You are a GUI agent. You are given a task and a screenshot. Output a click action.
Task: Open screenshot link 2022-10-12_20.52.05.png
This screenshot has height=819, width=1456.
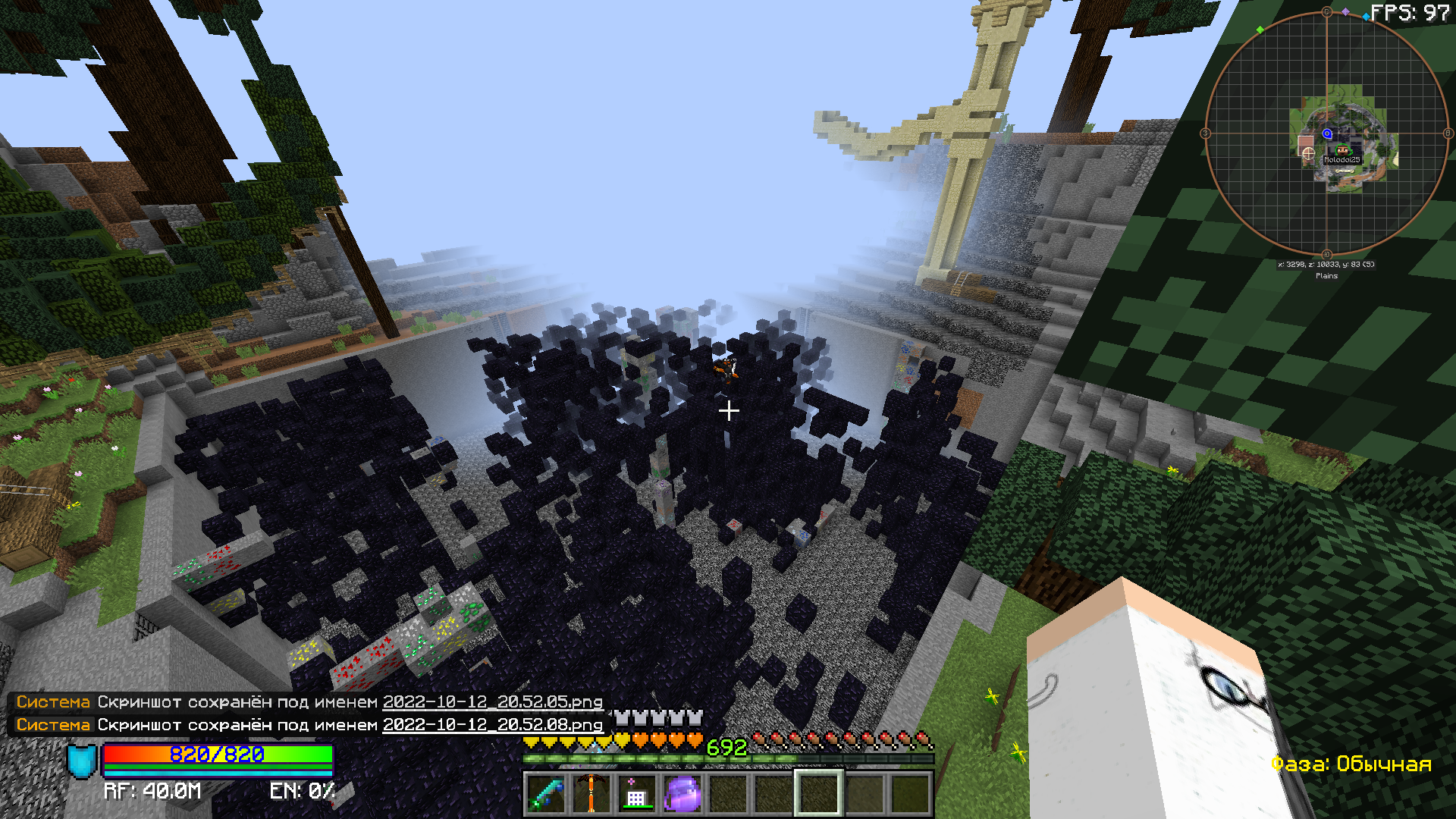[492, 702]
